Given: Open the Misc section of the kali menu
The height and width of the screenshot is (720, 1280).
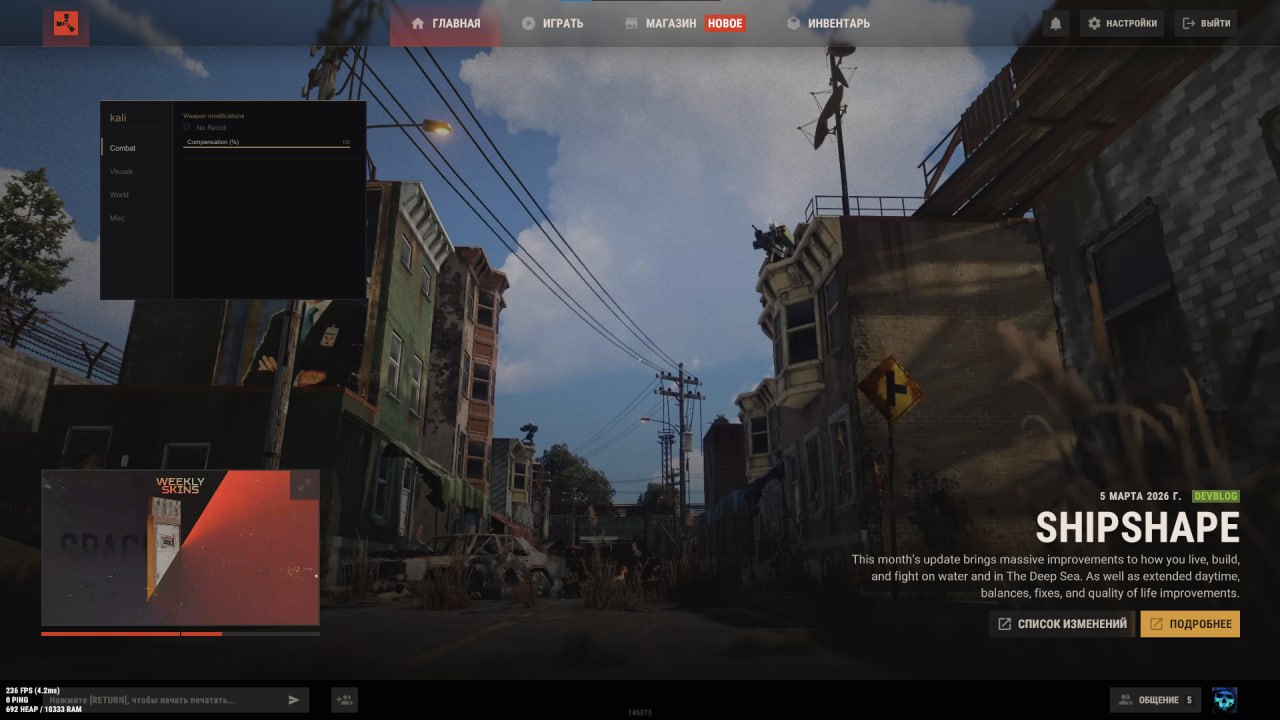Looking at the screenshot, I should pos(117,217).
